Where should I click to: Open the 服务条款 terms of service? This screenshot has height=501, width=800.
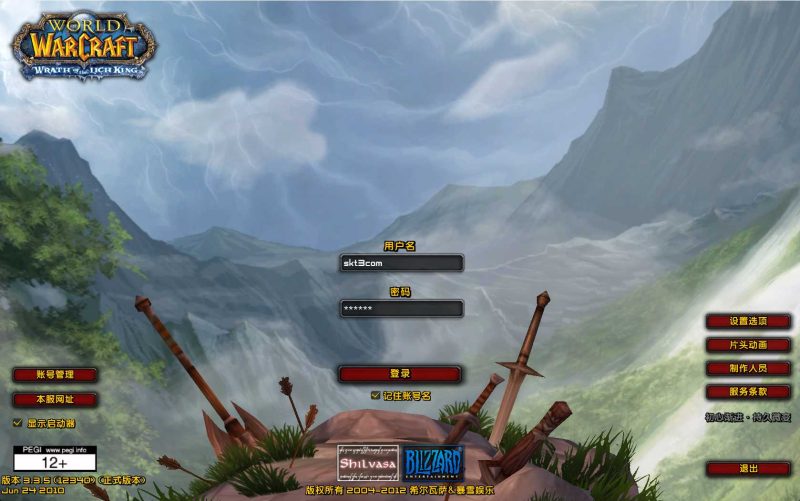click(x=748, y=392)
